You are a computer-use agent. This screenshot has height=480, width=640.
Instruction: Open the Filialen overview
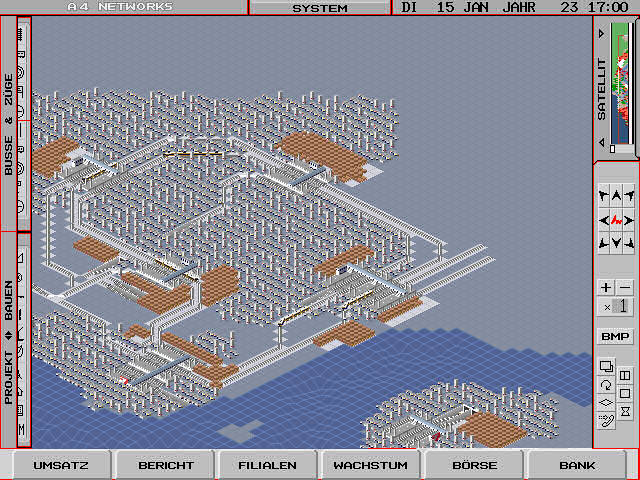(267, 465)
